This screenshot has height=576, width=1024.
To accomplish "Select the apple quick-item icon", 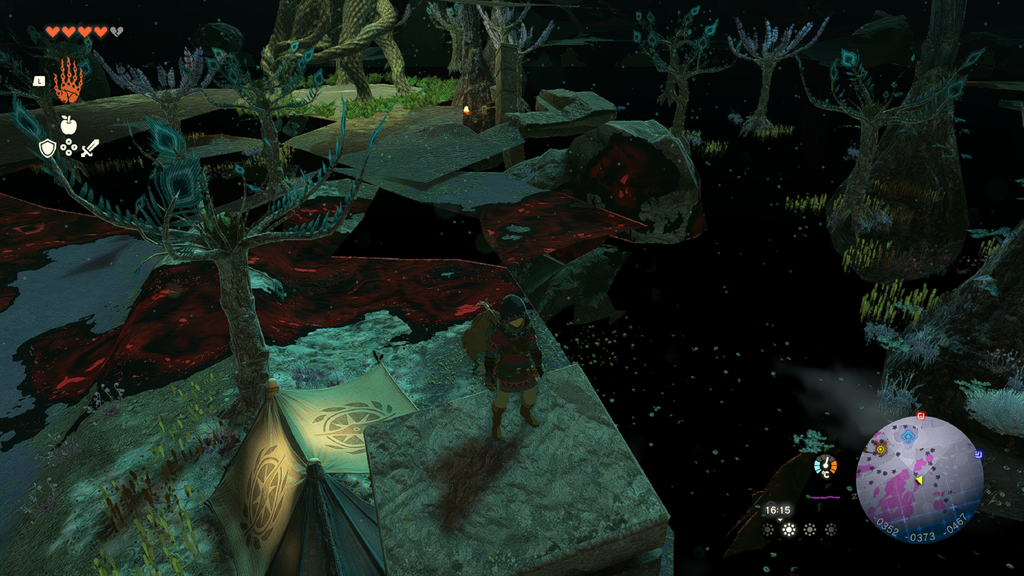I will pos(68,125).
